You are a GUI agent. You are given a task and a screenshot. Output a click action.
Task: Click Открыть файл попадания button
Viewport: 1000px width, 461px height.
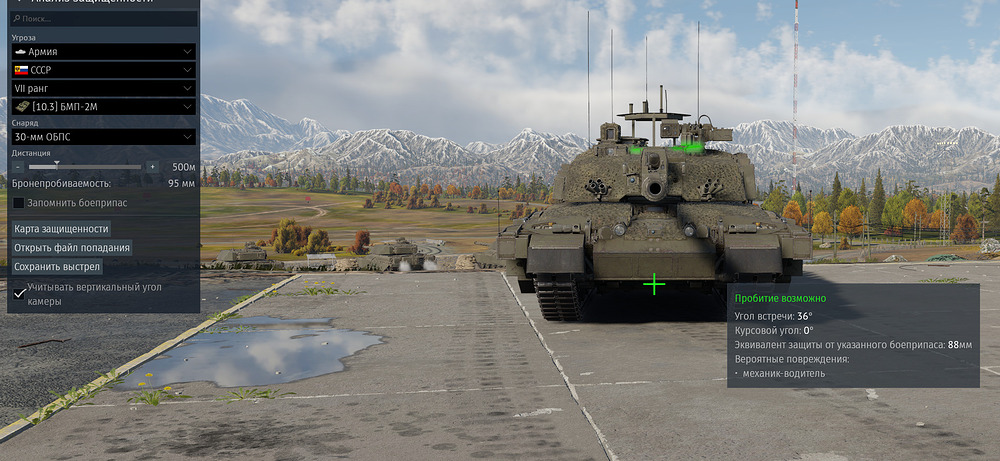[x=72, y=248]
